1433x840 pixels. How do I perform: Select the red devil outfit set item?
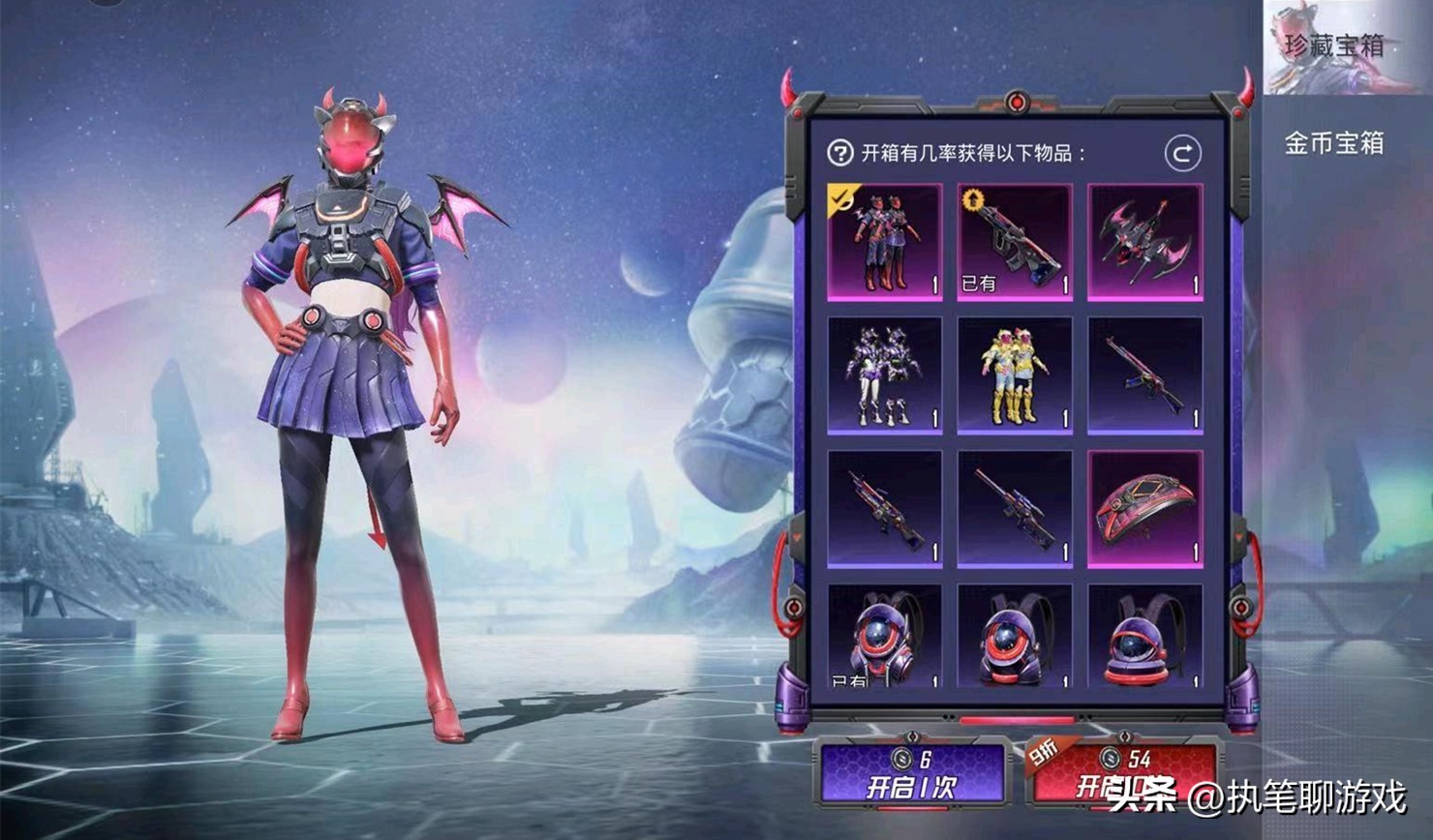pos(884,242)
